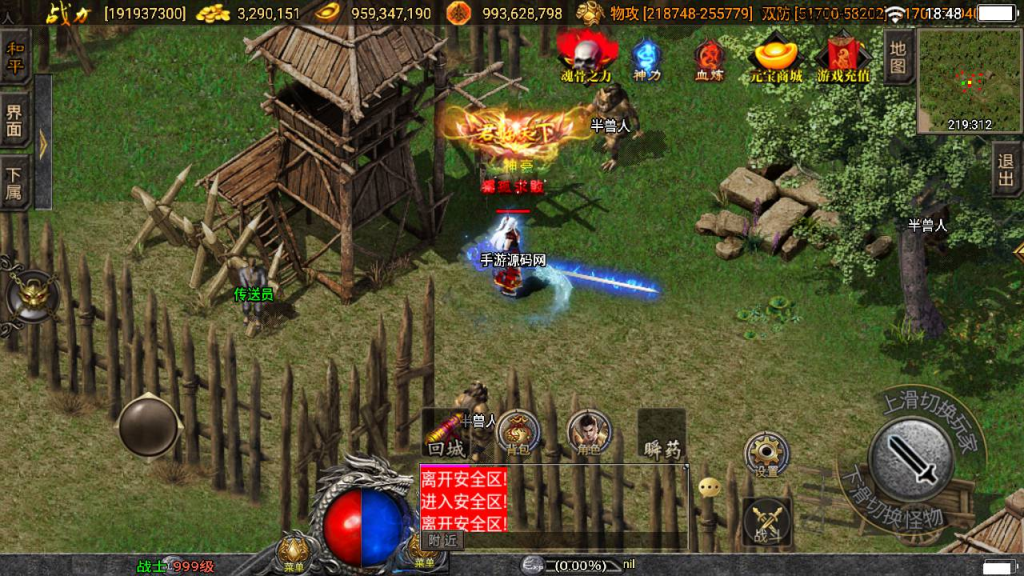Open the 背包 bag icon

[x=516, y=432]
